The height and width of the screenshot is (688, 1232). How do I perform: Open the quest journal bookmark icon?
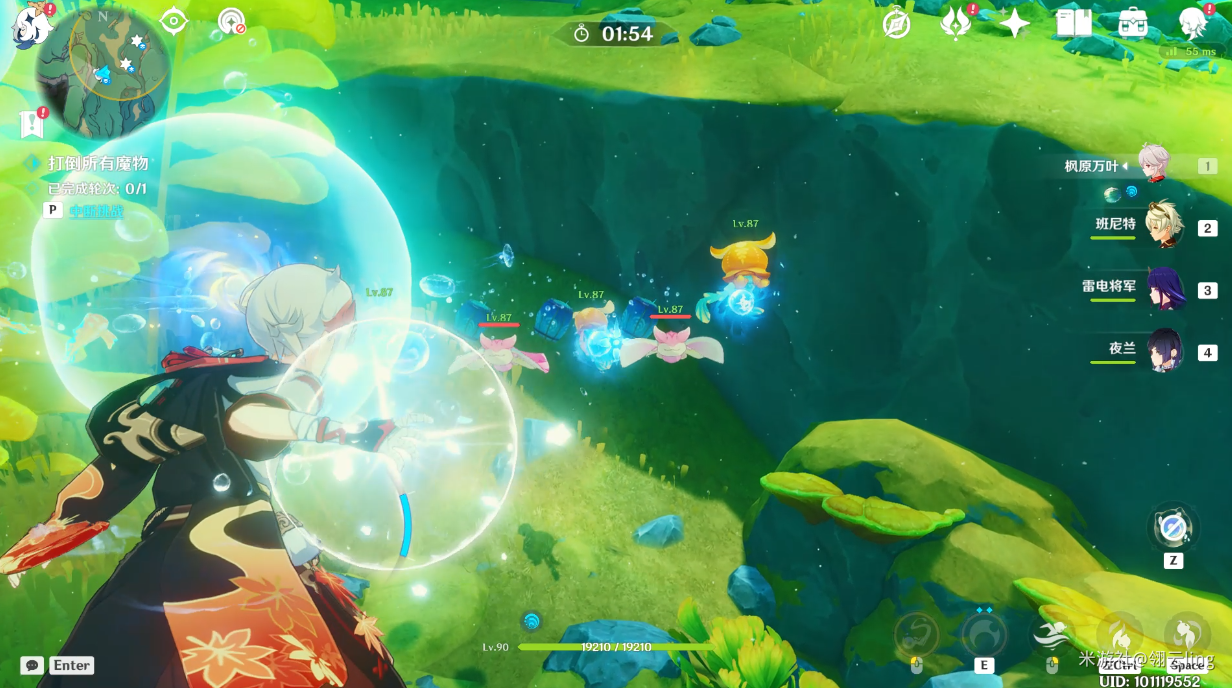tap(31, 123)
